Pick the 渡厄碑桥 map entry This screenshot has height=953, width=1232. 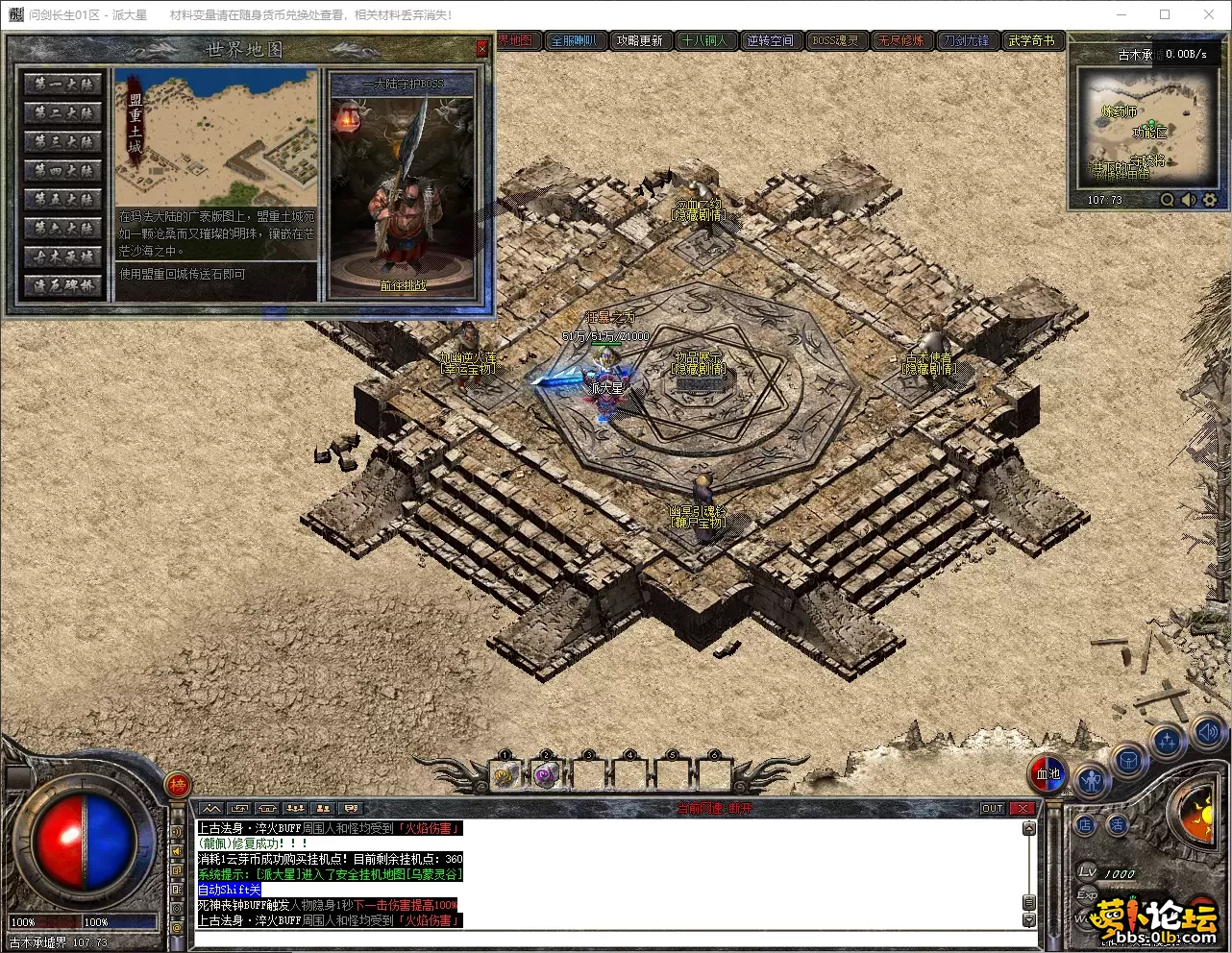click(x=63, y=286)
